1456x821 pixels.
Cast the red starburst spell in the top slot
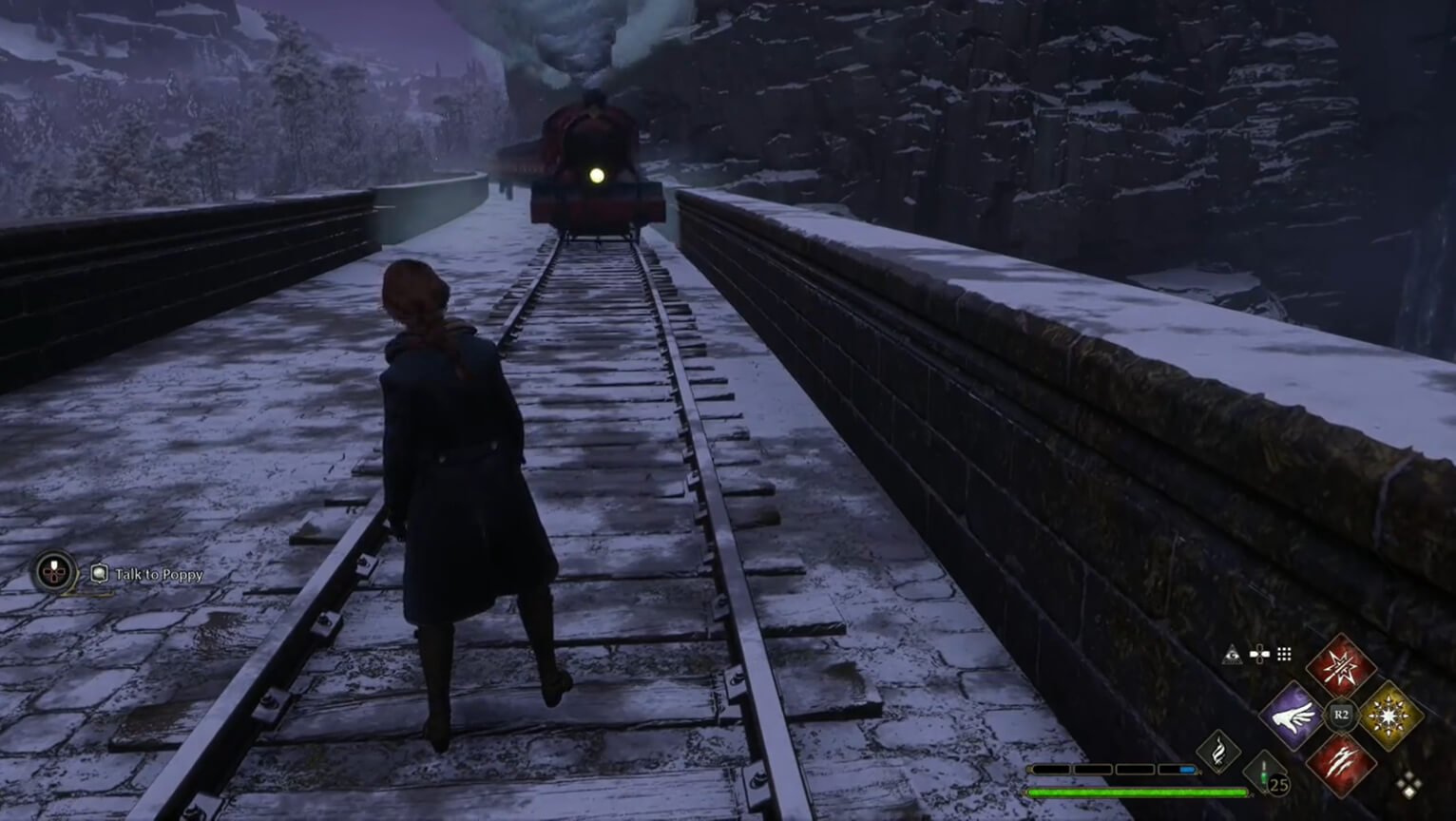click(1340, 668)
